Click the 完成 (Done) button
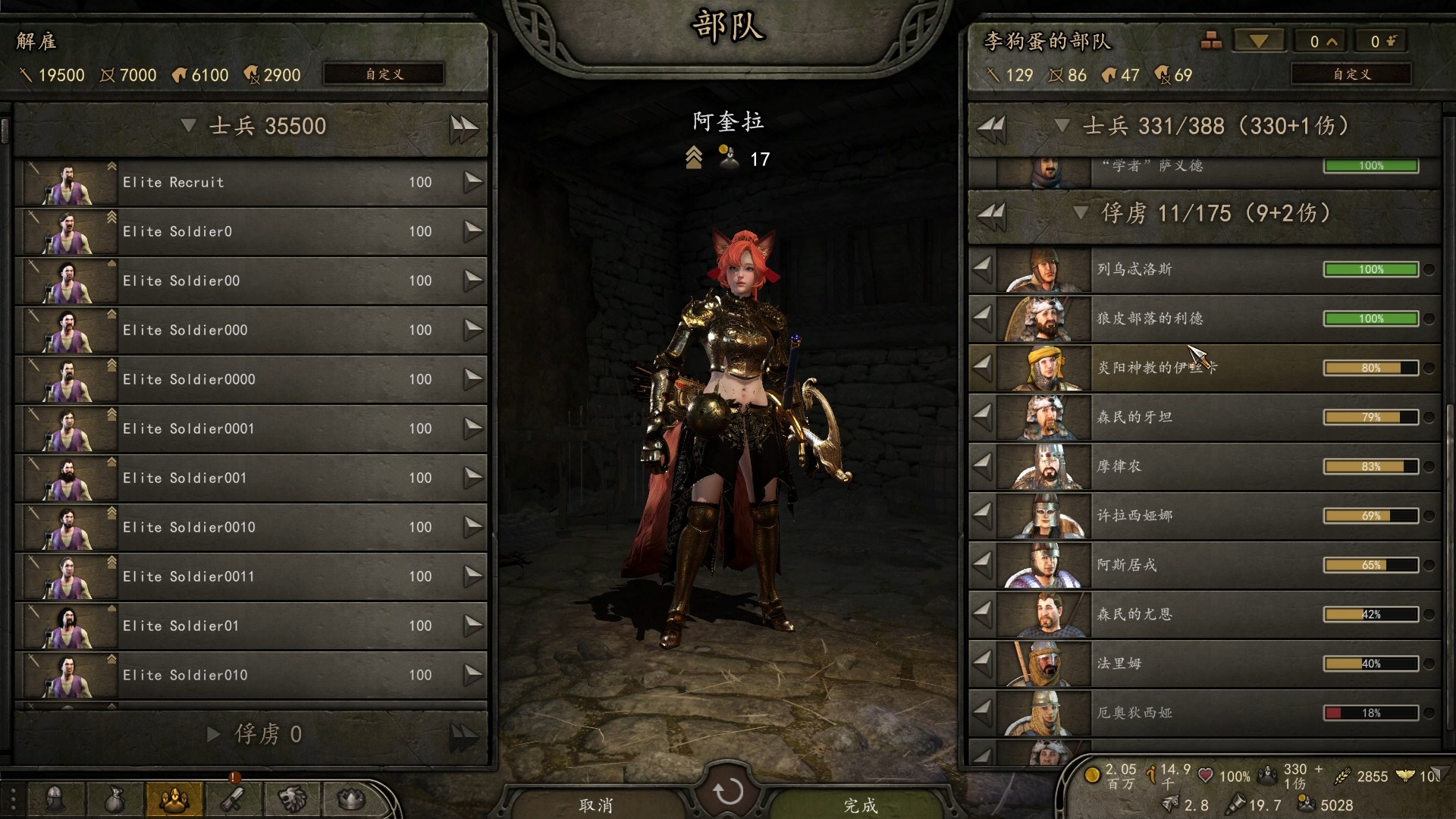Image resolution: width=1456 pixels, height=819 pixels. point(861,805)
